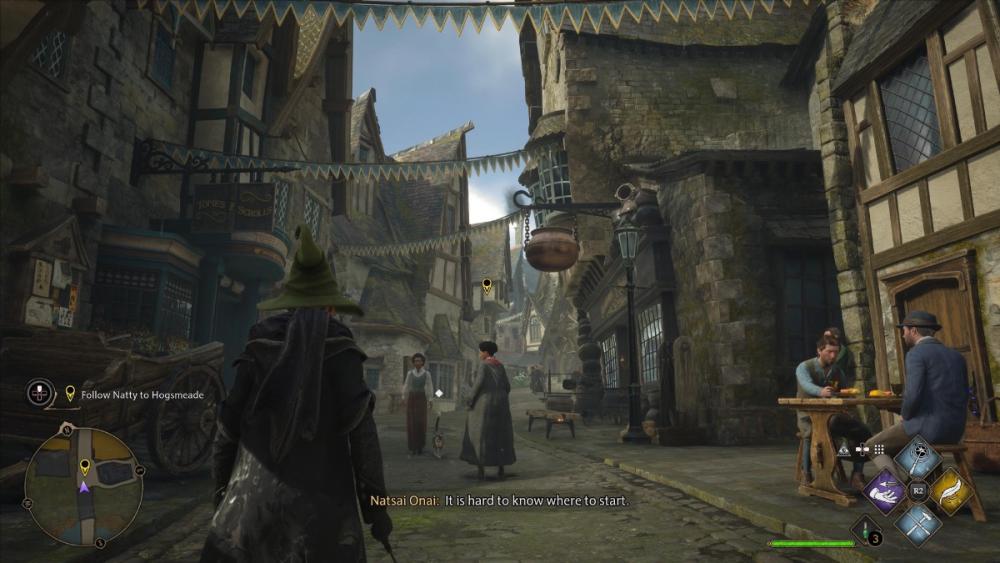Activate the wand spell in the top diamond
The image size is (1000, 563).
coord(916,458)
